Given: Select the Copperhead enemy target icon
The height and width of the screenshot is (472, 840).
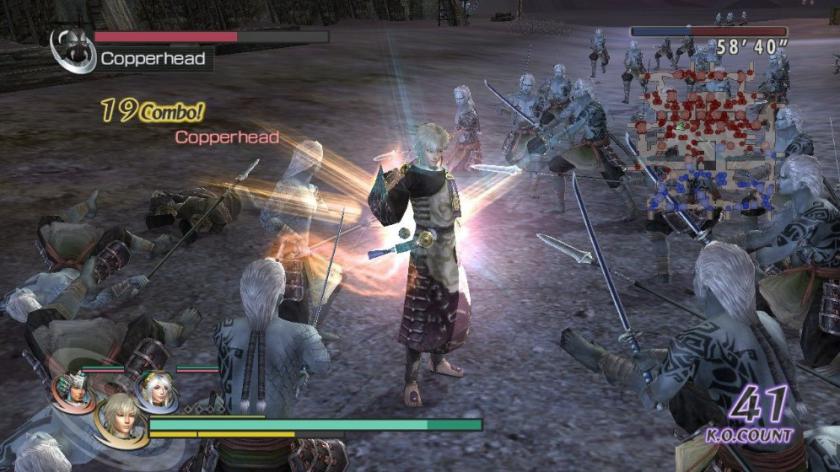Looking at the screenshot, I should pyautogui.click(x=73, y=49).
